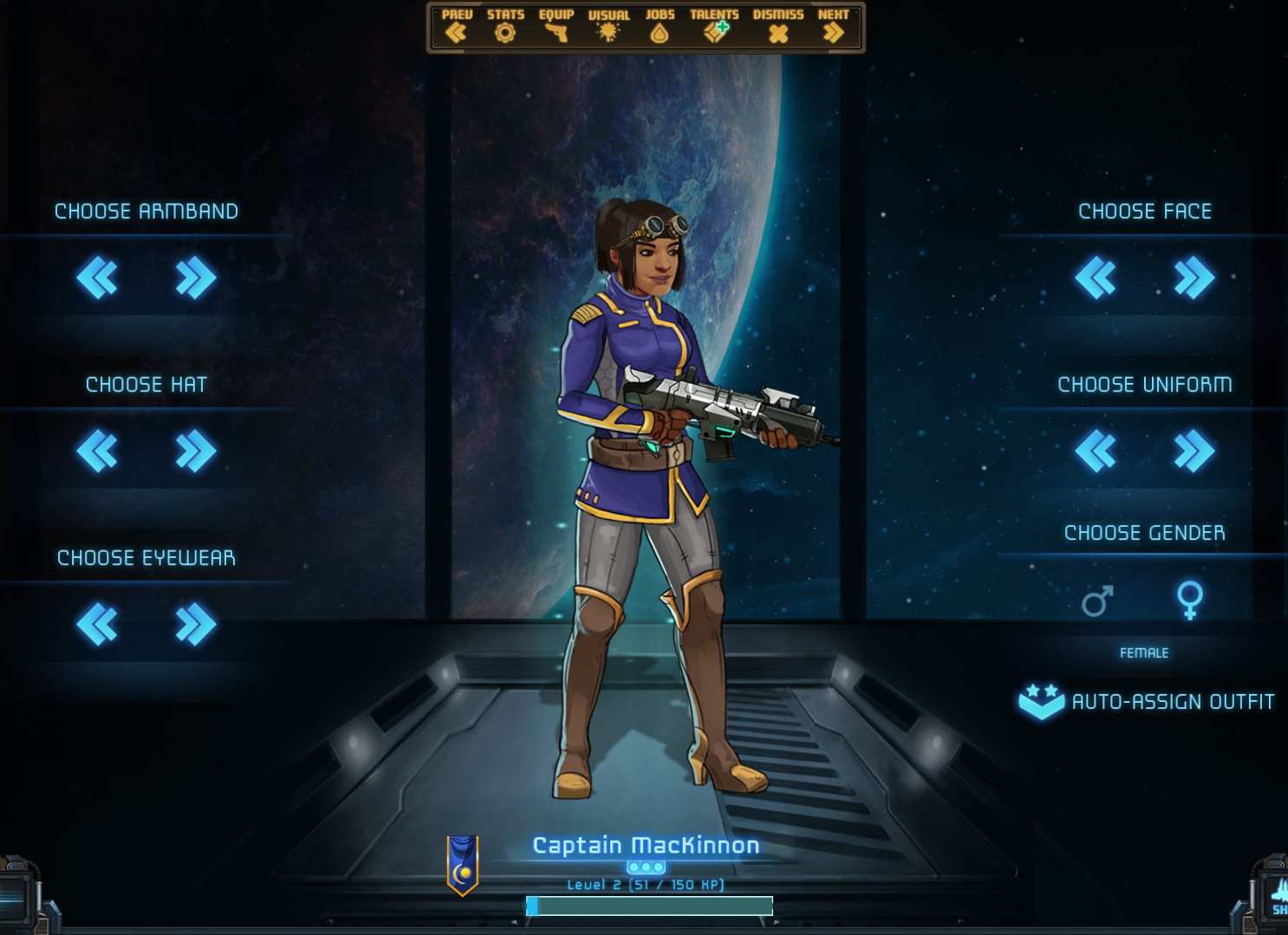The height and width of the screenshot is (935, 1288).
Task: Dismiss this crew member
Action: tap(778, 27)
